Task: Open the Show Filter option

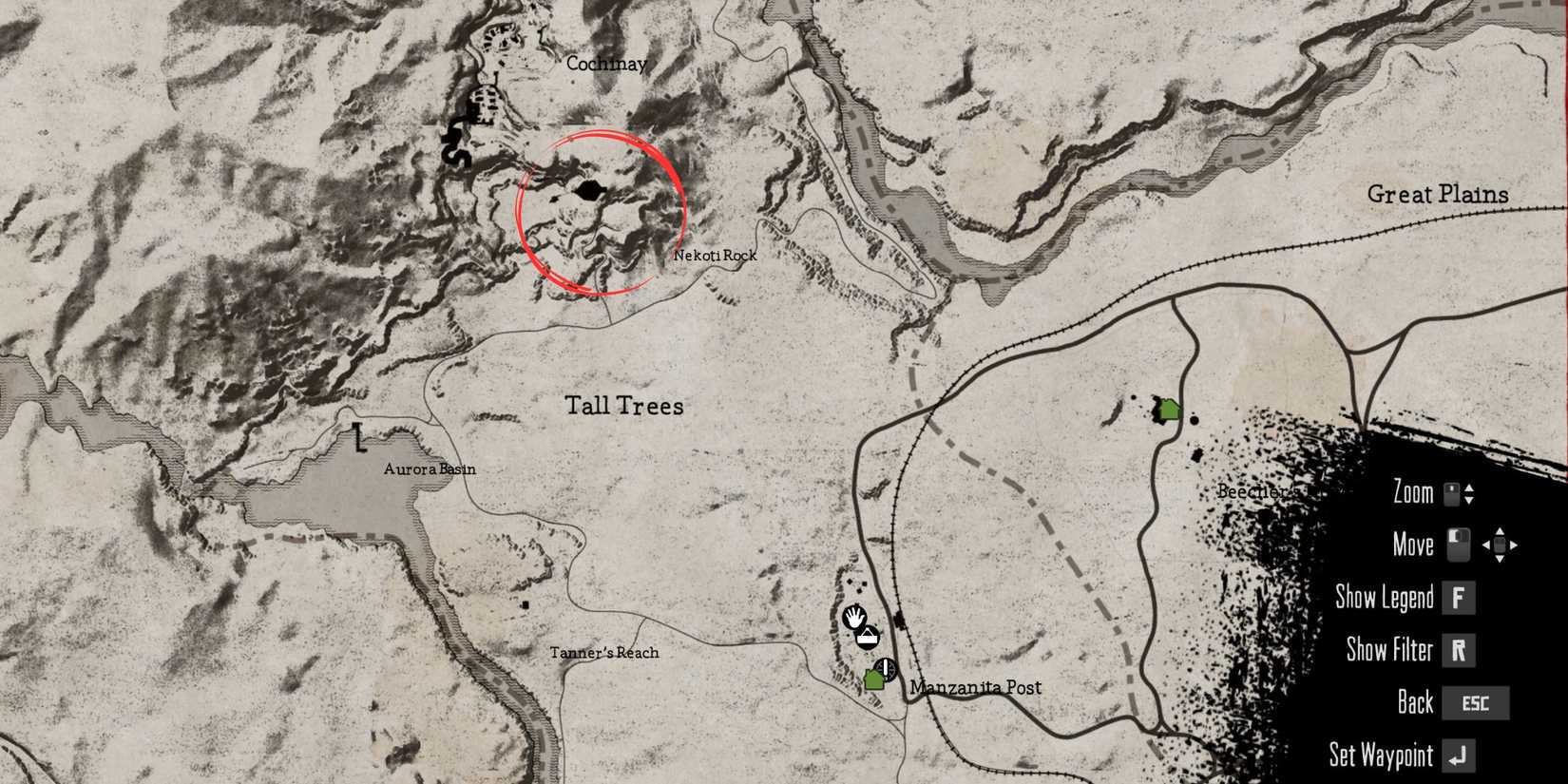Action: [1389, 651]
